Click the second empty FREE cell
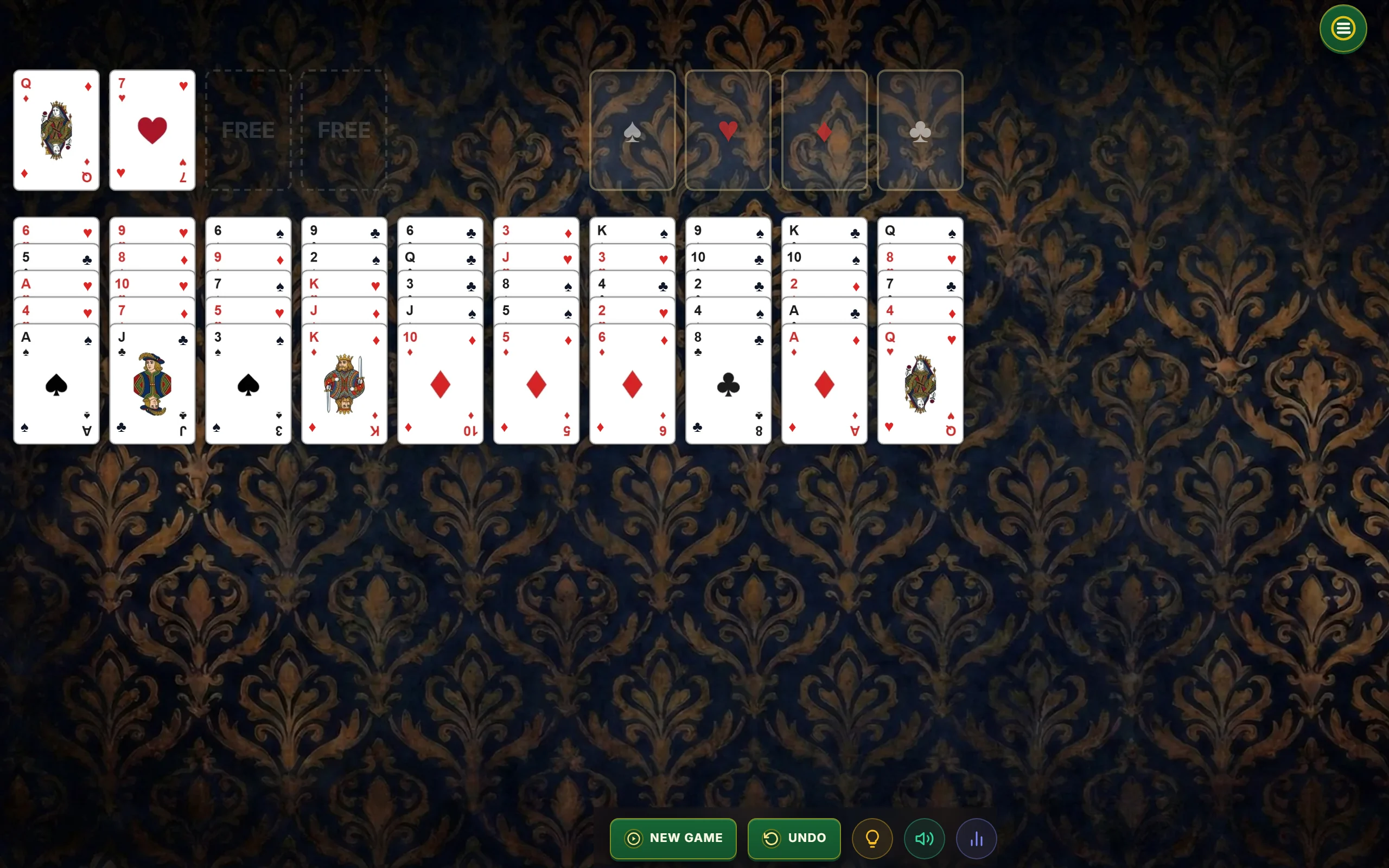 click(x=343, y=130)
